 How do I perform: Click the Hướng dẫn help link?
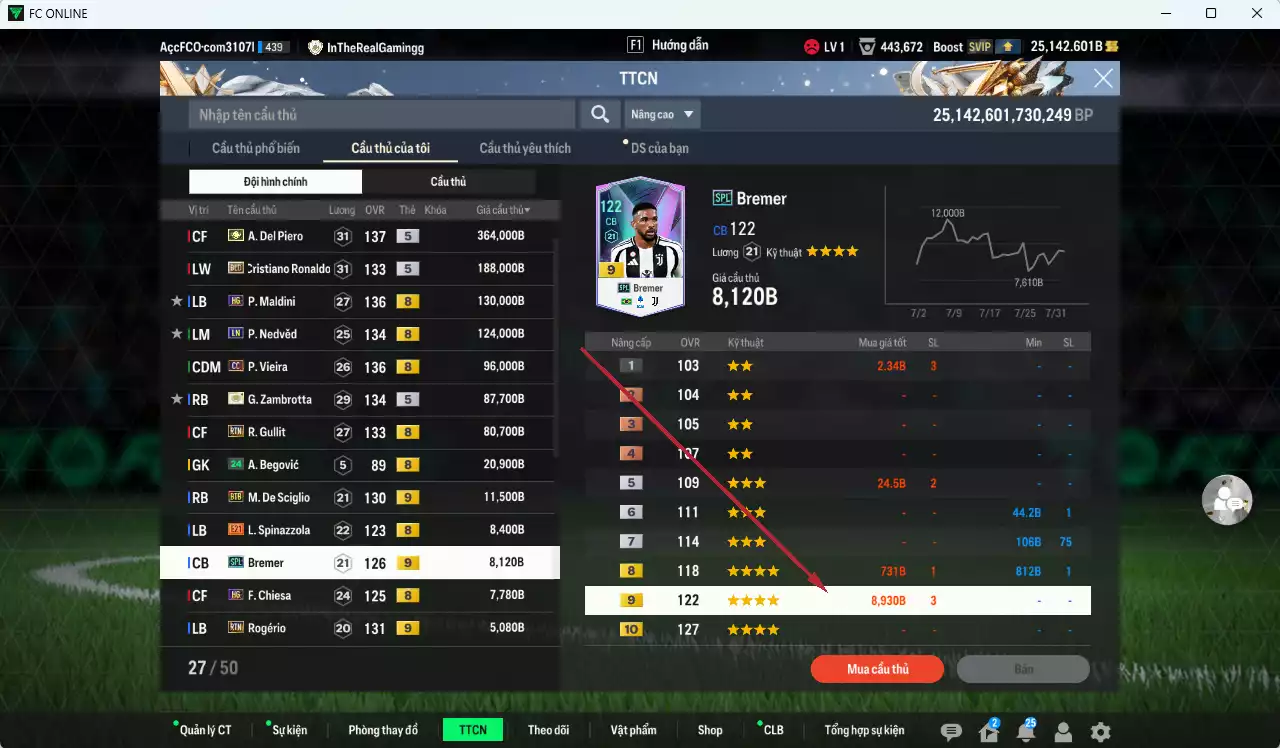tap(682, 45)
